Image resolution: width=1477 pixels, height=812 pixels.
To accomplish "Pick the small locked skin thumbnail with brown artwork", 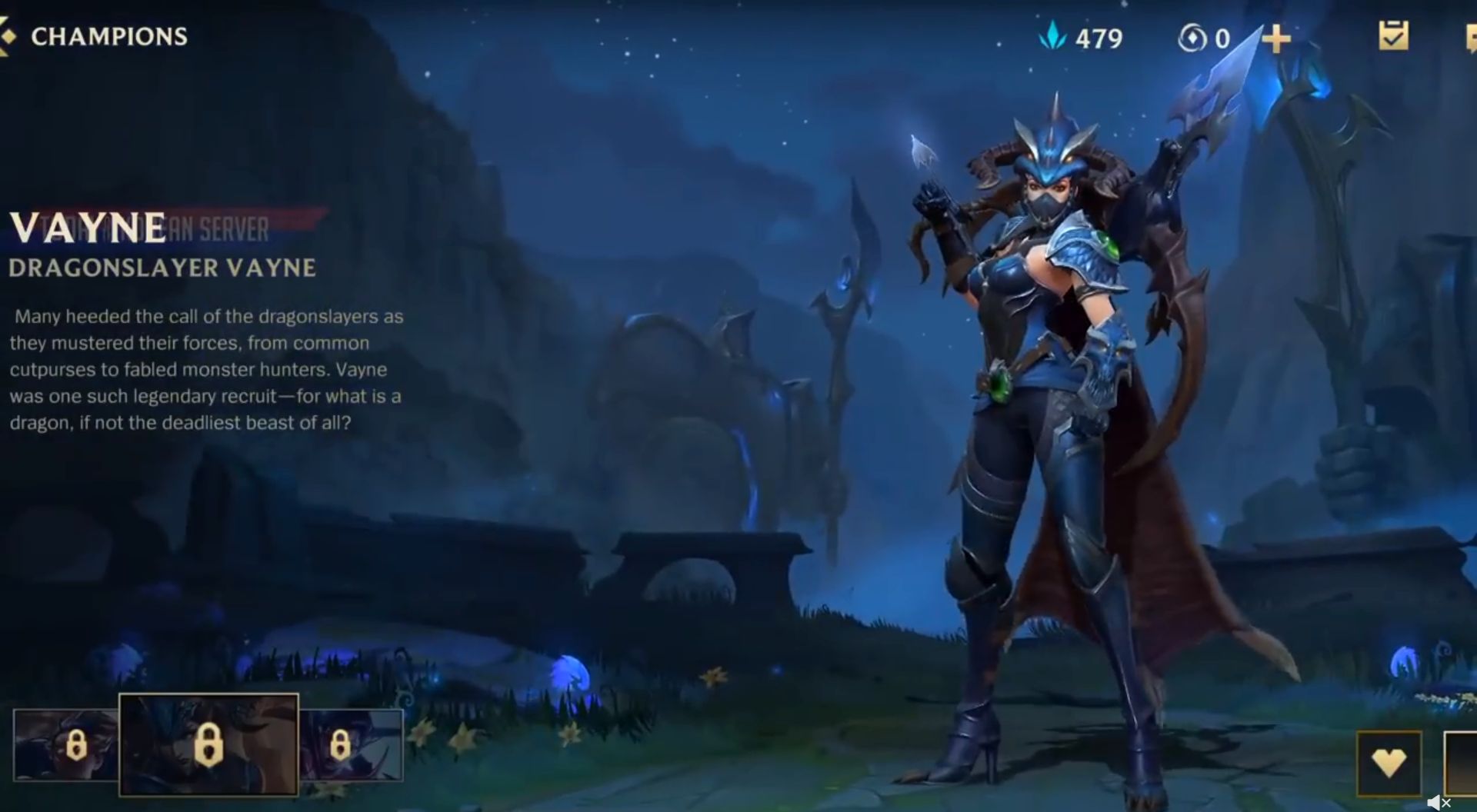I will [66, 744].
